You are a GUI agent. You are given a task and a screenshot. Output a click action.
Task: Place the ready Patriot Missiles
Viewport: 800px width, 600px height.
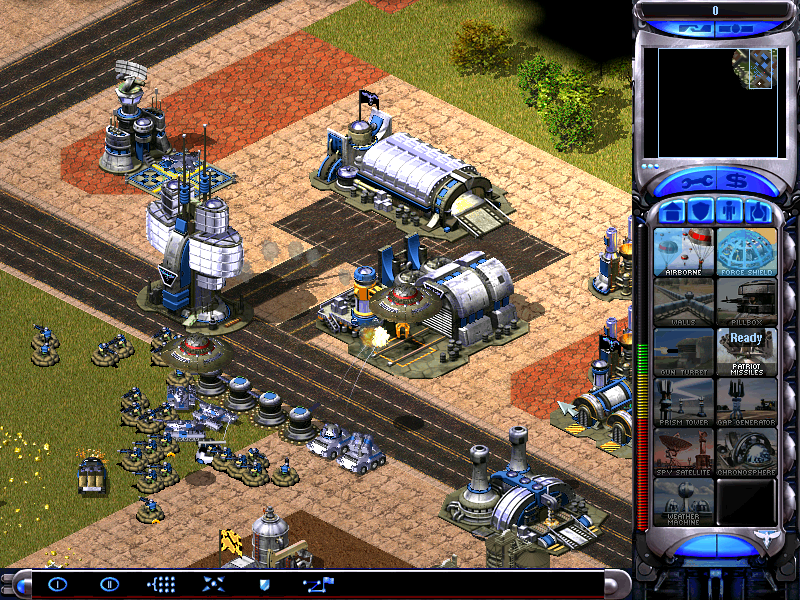[746, 352]
